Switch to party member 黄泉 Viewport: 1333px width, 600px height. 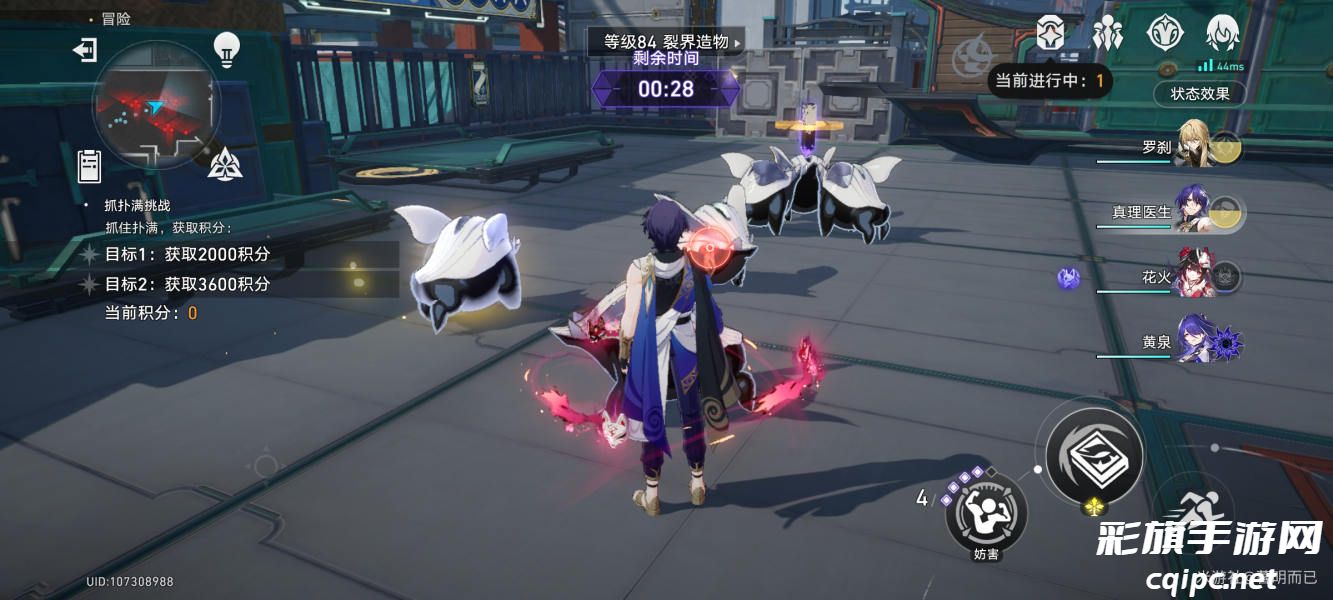(x=1195, y=342)
